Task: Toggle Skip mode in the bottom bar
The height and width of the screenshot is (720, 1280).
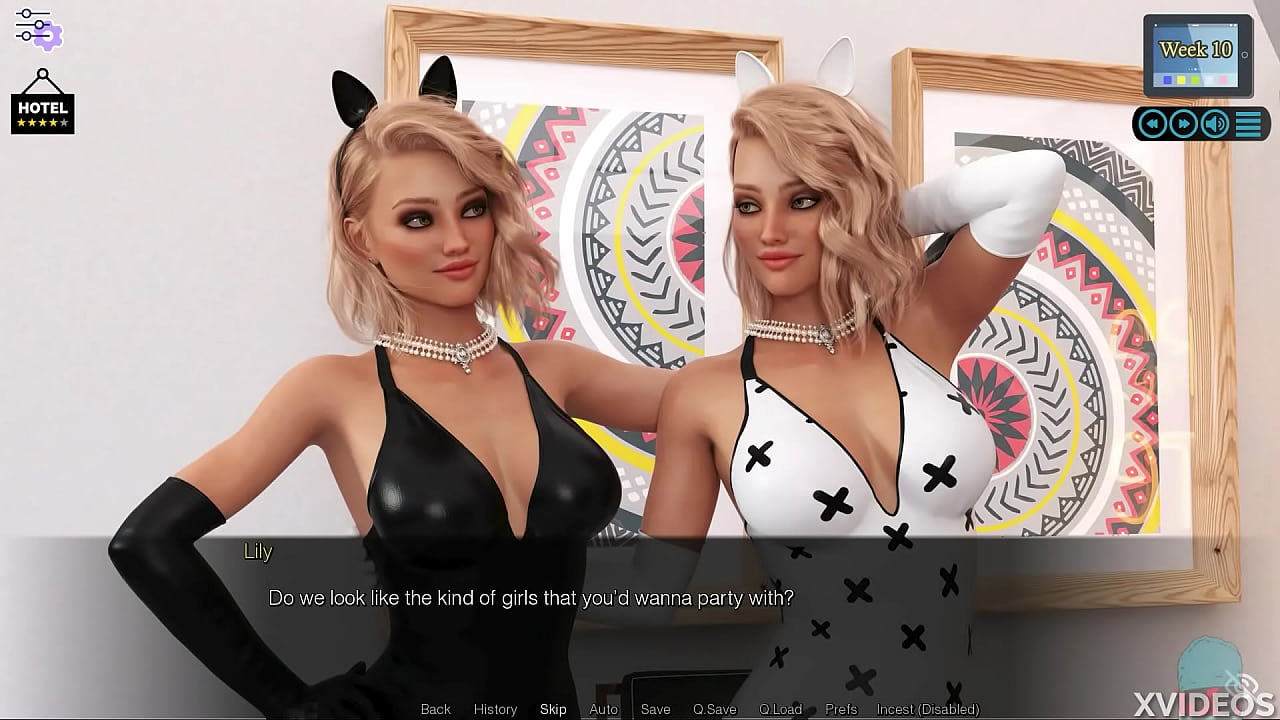Action: [553, 709]
